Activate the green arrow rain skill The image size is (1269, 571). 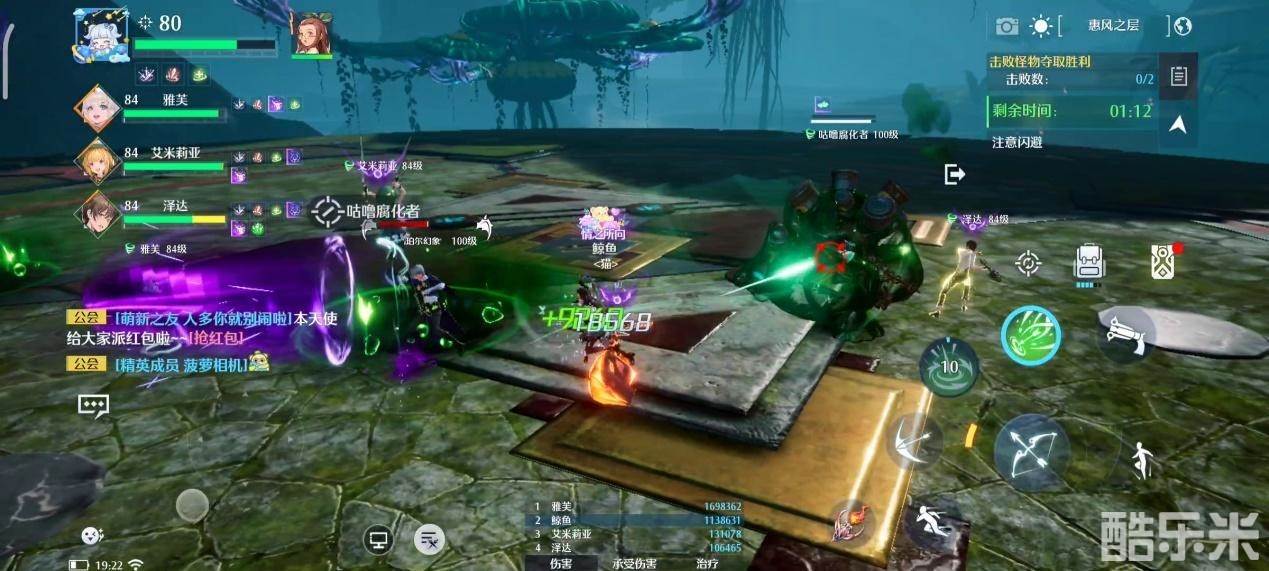(1031, 335)
